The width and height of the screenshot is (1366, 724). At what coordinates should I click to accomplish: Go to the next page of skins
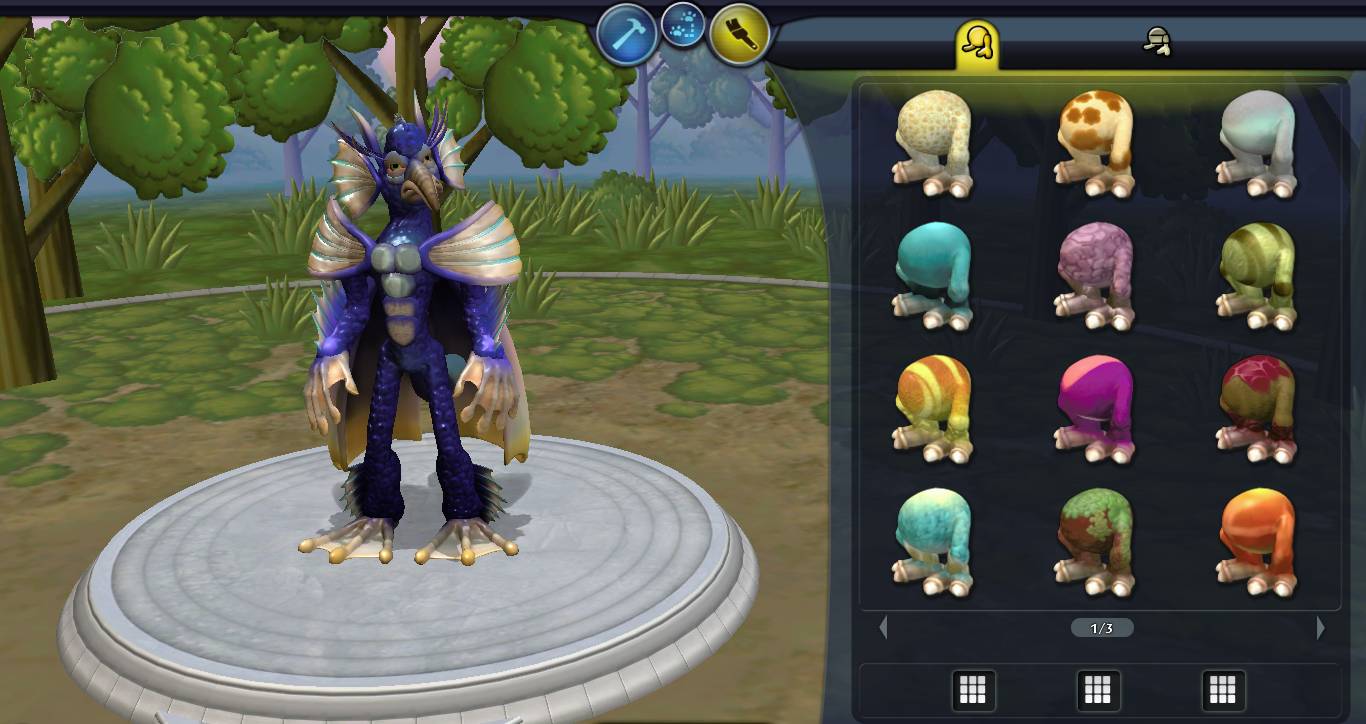(1321, 628)
